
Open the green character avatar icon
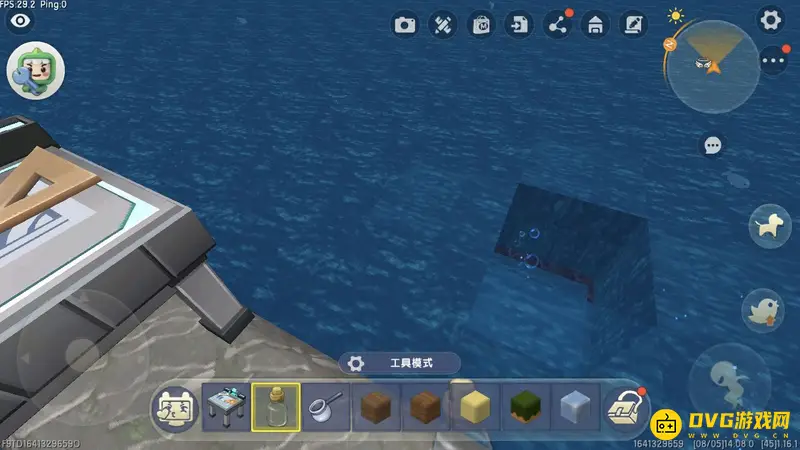[x=36, y=72]
